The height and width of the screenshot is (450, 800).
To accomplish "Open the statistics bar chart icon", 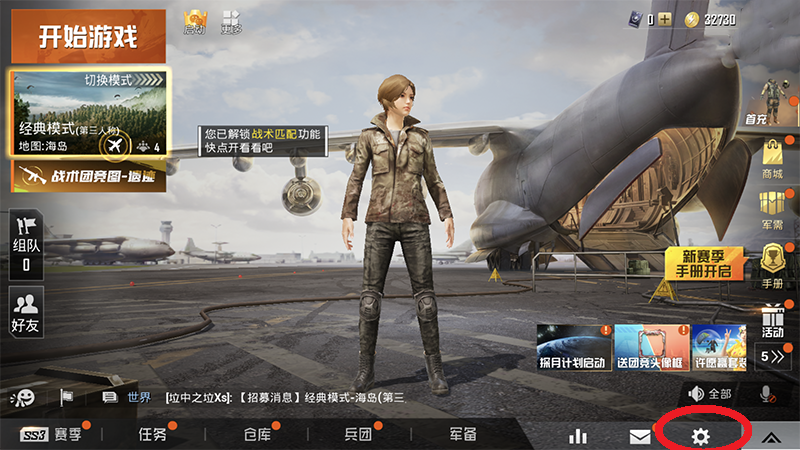I will [x=578, y=436].
